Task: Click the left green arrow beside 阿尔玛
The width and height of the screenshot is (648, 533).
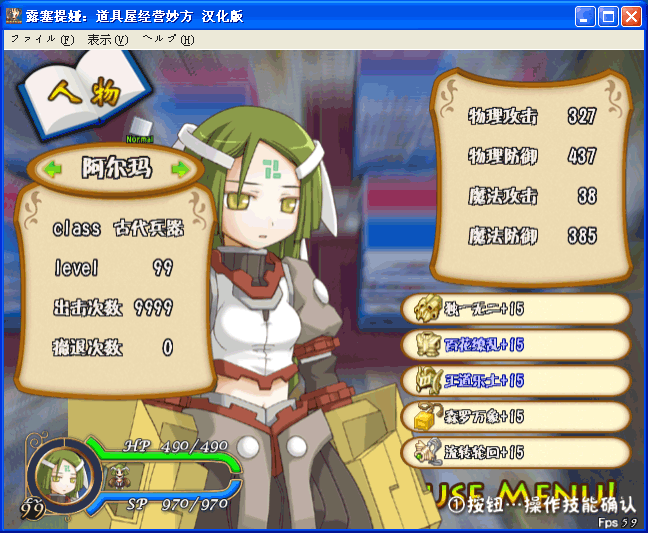Action: [x=52, y=169]
